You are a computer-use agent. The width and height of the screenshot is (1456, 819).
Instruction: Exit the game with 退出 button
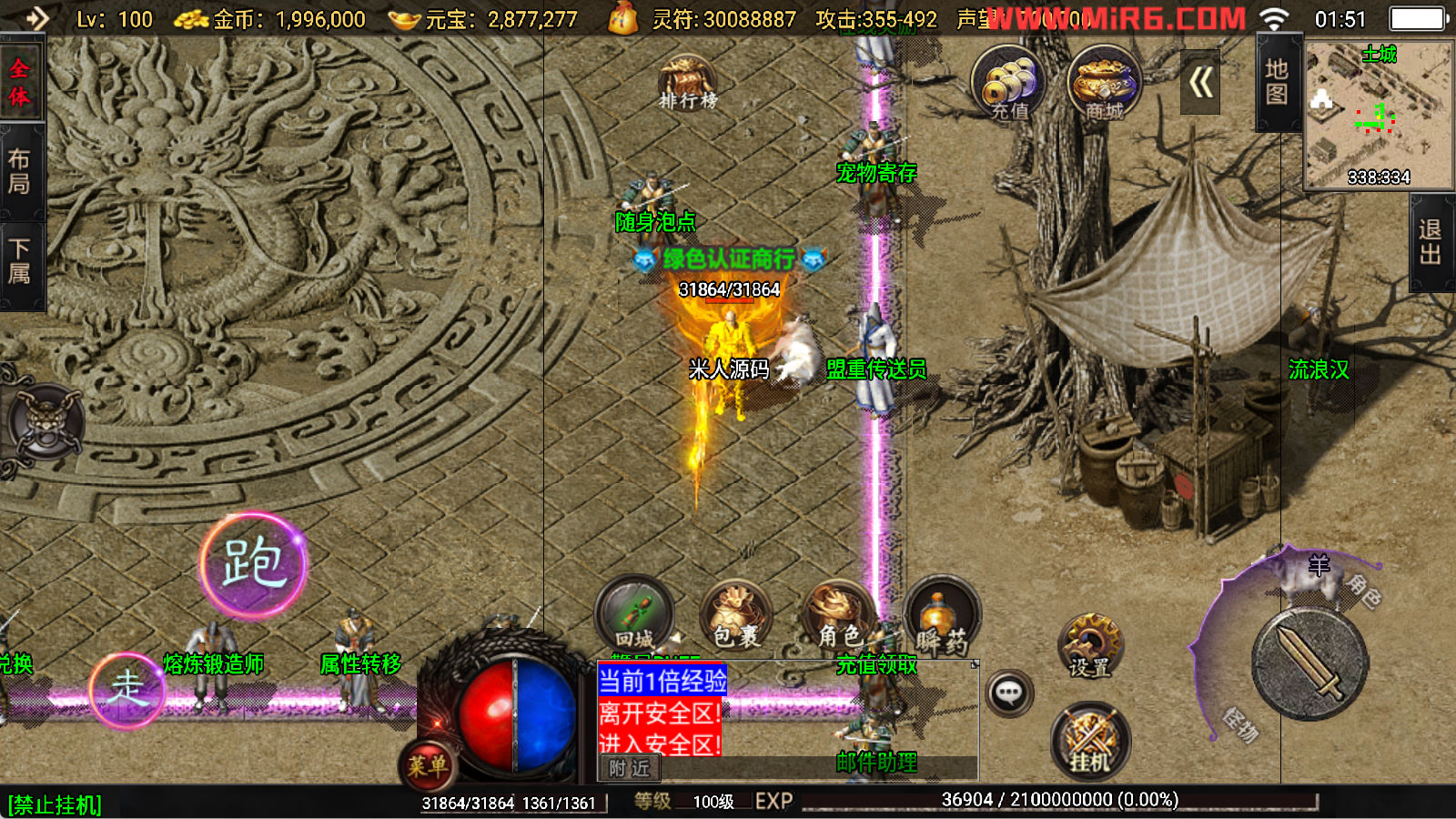[x=1431, y=242]
